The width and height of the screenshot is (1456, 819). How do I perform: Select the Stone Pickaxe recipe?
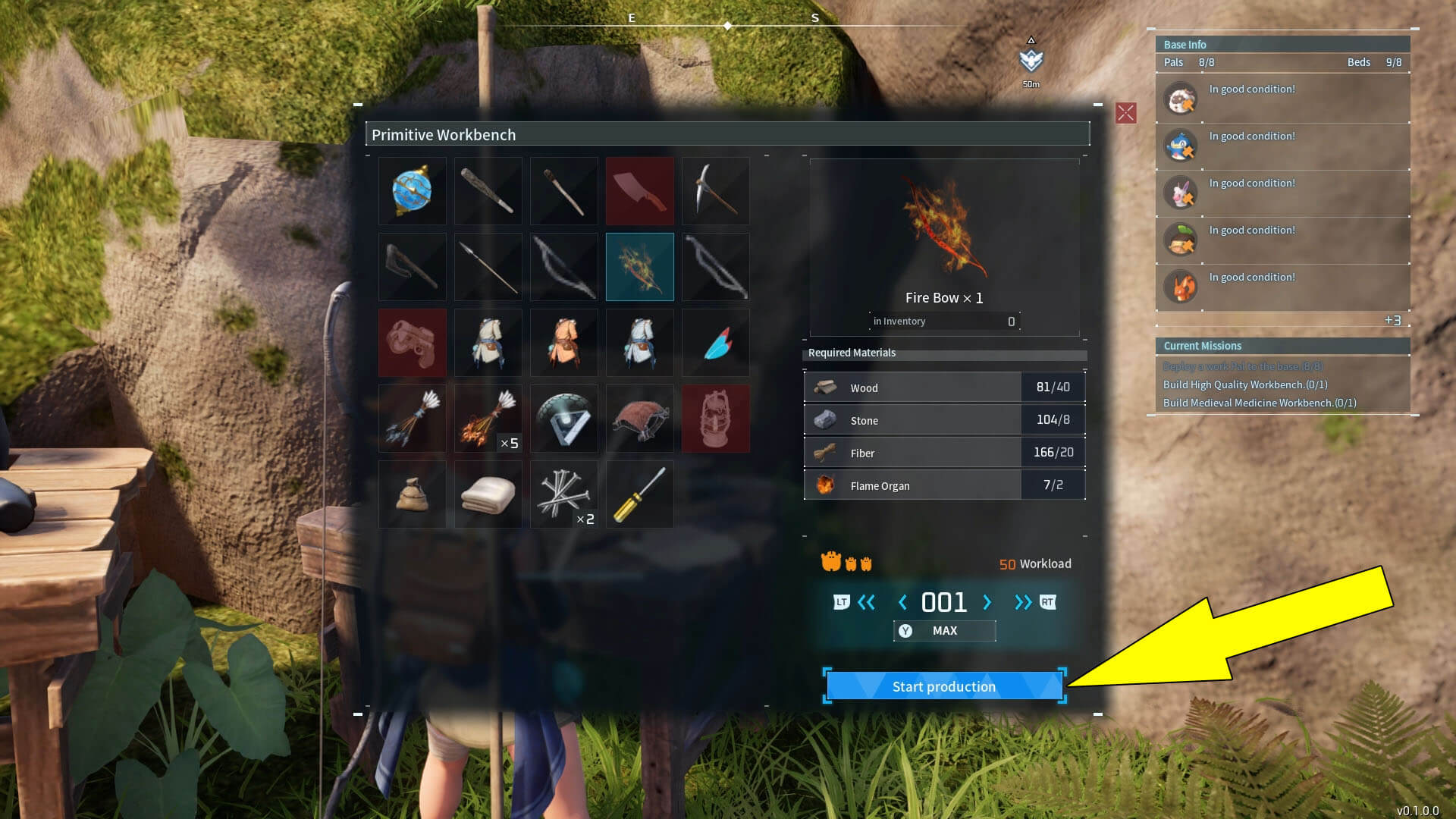715,191
